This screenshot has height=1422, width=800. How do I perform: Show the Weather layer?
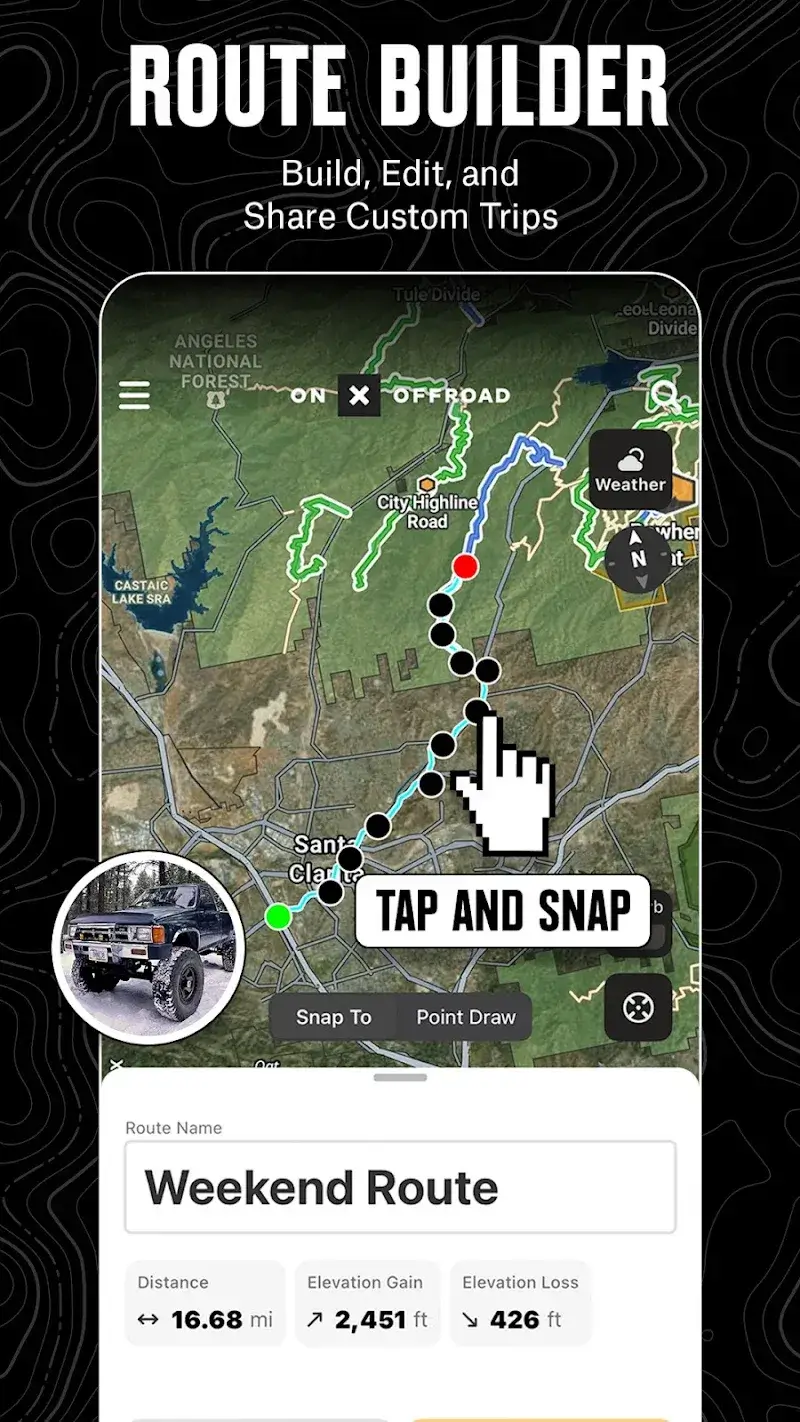[630, 470]
